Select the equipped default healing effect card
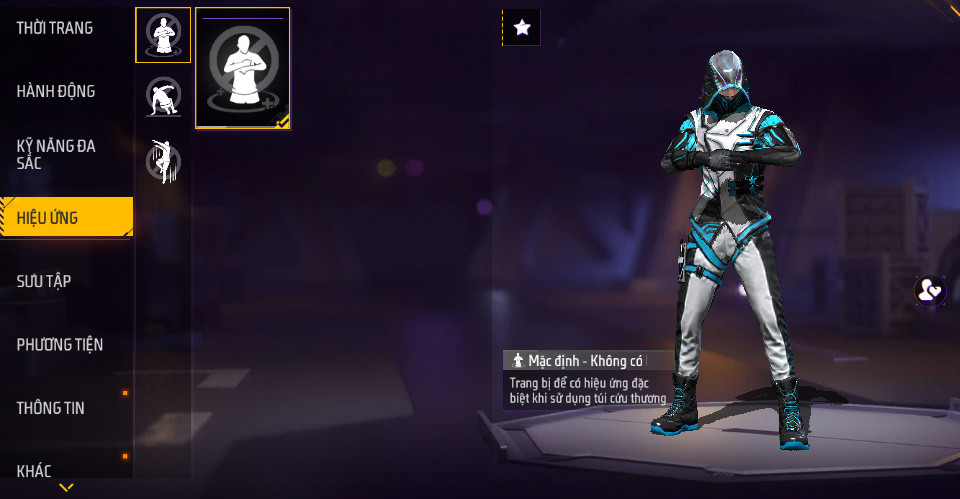960x499 pixels. [x=243, y=69]
